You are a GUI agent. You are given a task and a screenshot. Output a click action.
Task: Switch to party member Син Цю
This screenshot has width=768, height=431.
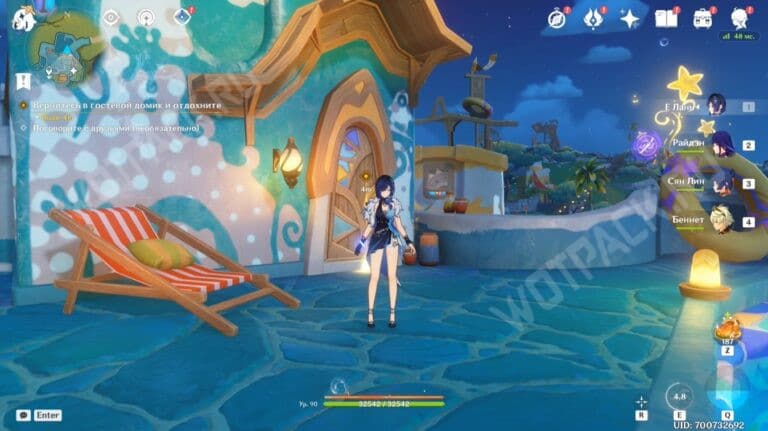click(x=717, y=182)
